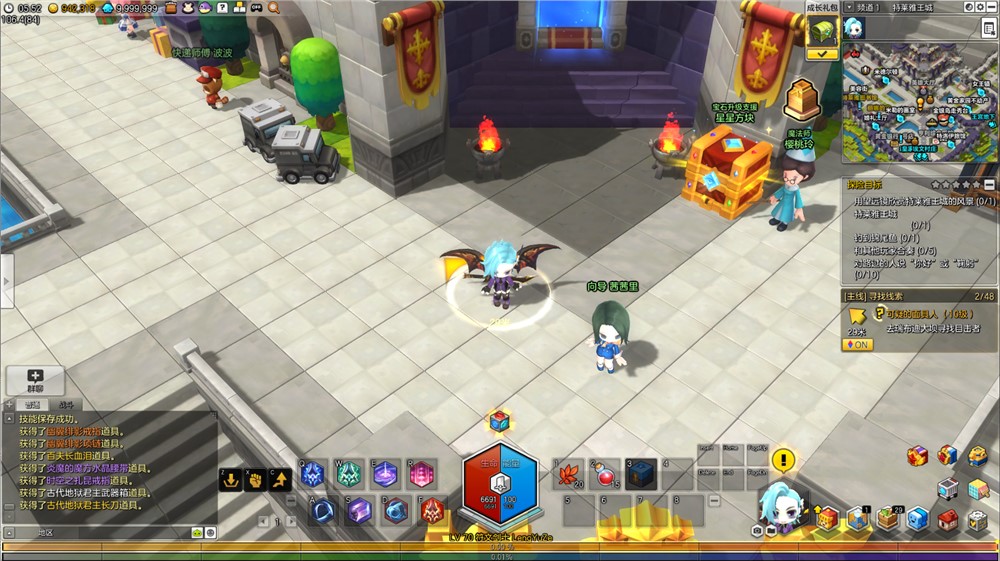Click the yellow exclamation notification bubble
Viewport: 1000px width, 561px height.
pyautogui.click(x=784, y=460)
